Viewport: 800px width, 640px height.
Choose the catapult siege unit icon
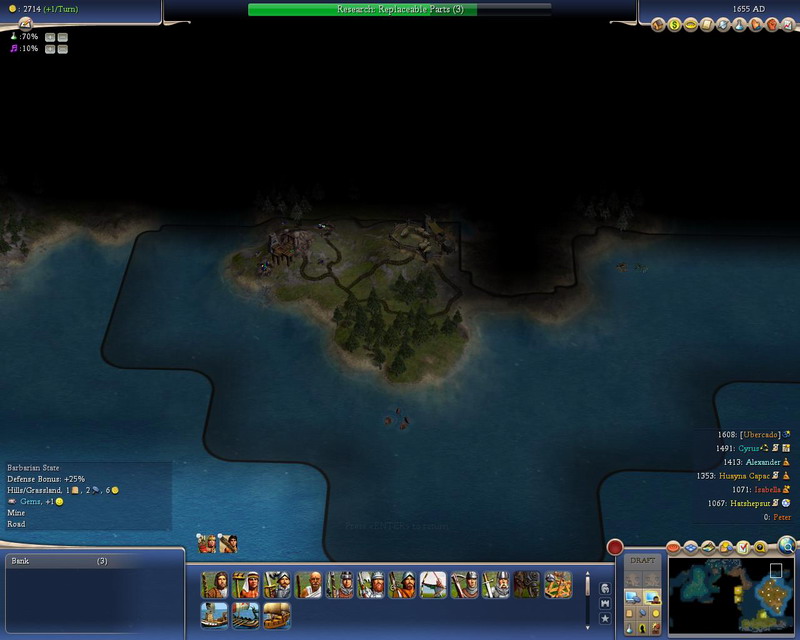click(x=527, y=585)
